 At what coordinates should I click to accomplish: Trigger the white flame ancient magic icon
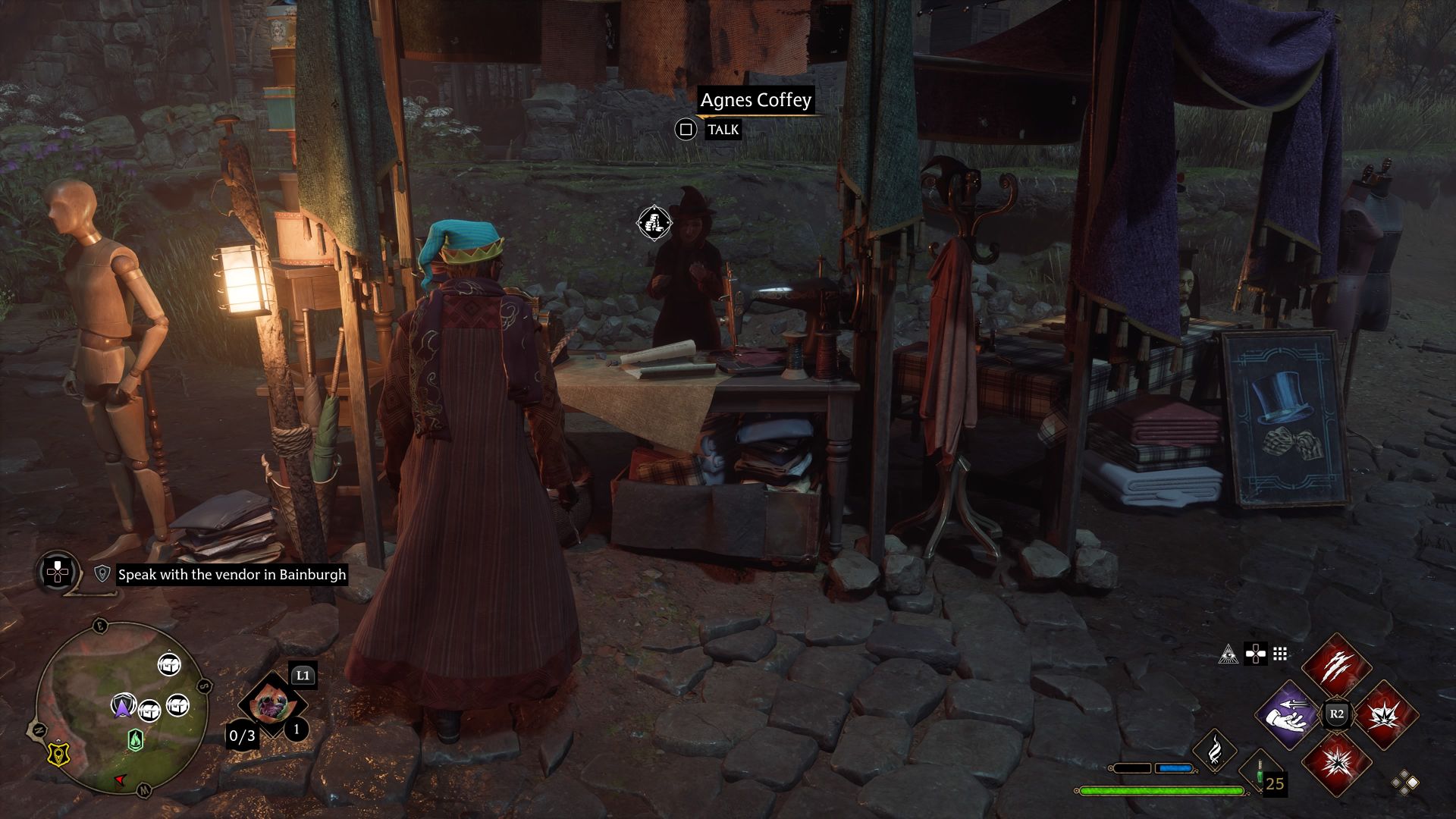pyautogui.click(x=1214, y=750)
